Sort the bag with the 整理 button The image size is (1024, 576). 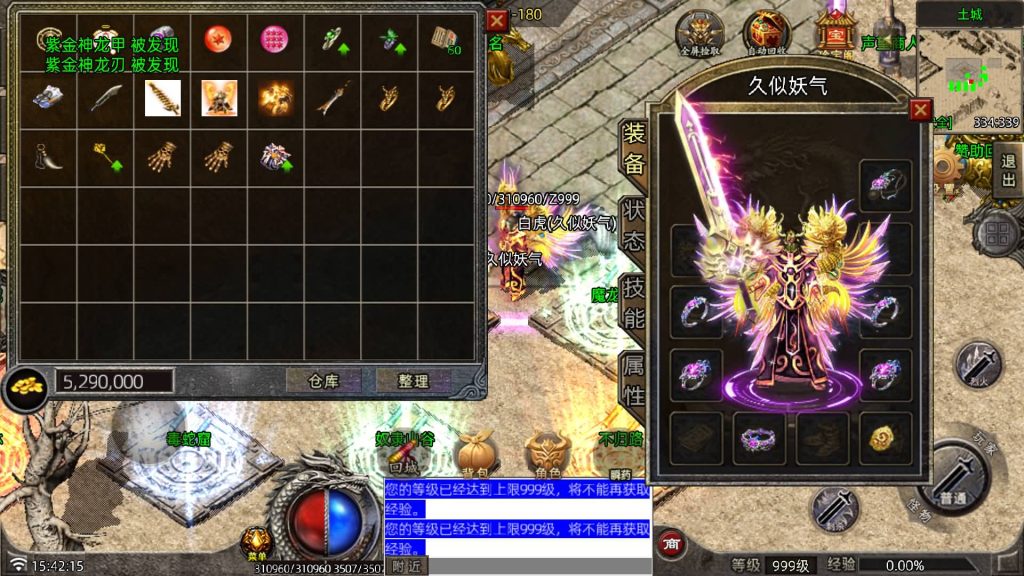[412, 381]
